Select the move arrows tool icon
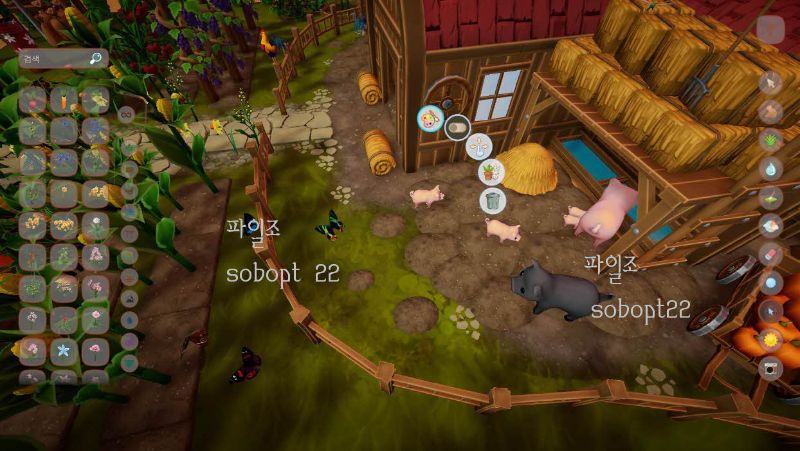 pos(480,146)
